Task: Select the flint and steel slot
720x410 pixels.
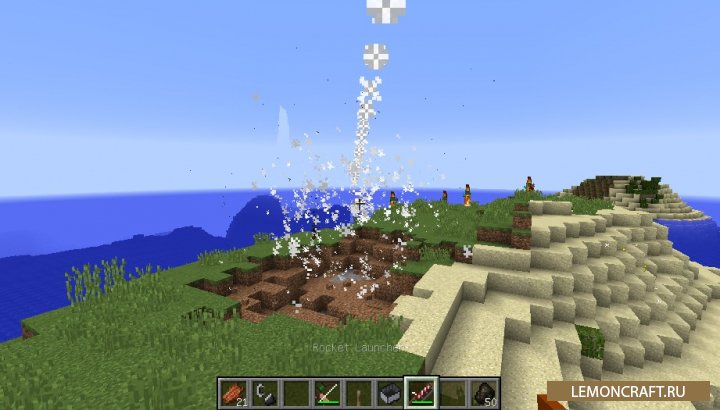Action: pos(263,392)
